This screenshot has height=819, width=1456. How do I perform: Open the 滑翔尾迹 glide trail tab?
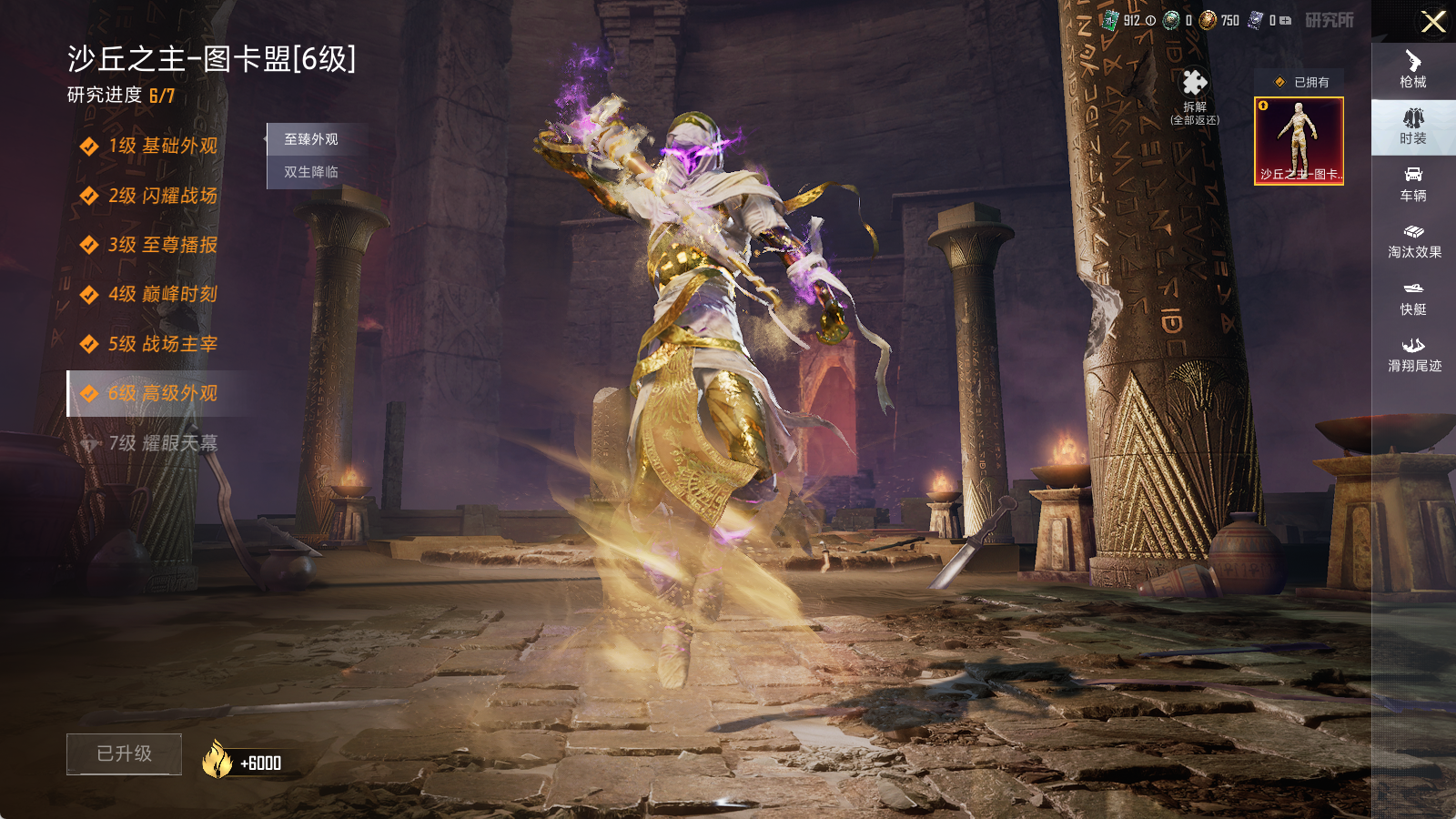pos(1413,355)
